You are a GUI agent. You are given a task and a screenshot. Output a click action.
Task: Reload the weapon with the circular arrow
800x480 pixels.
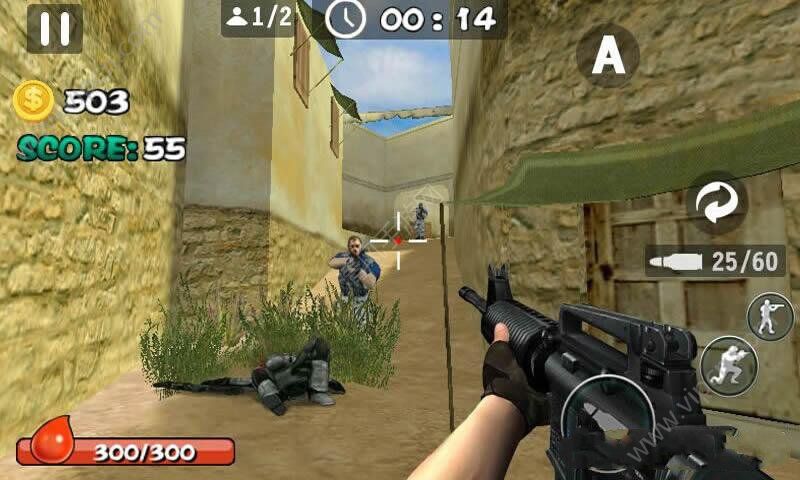pos(716,204)
